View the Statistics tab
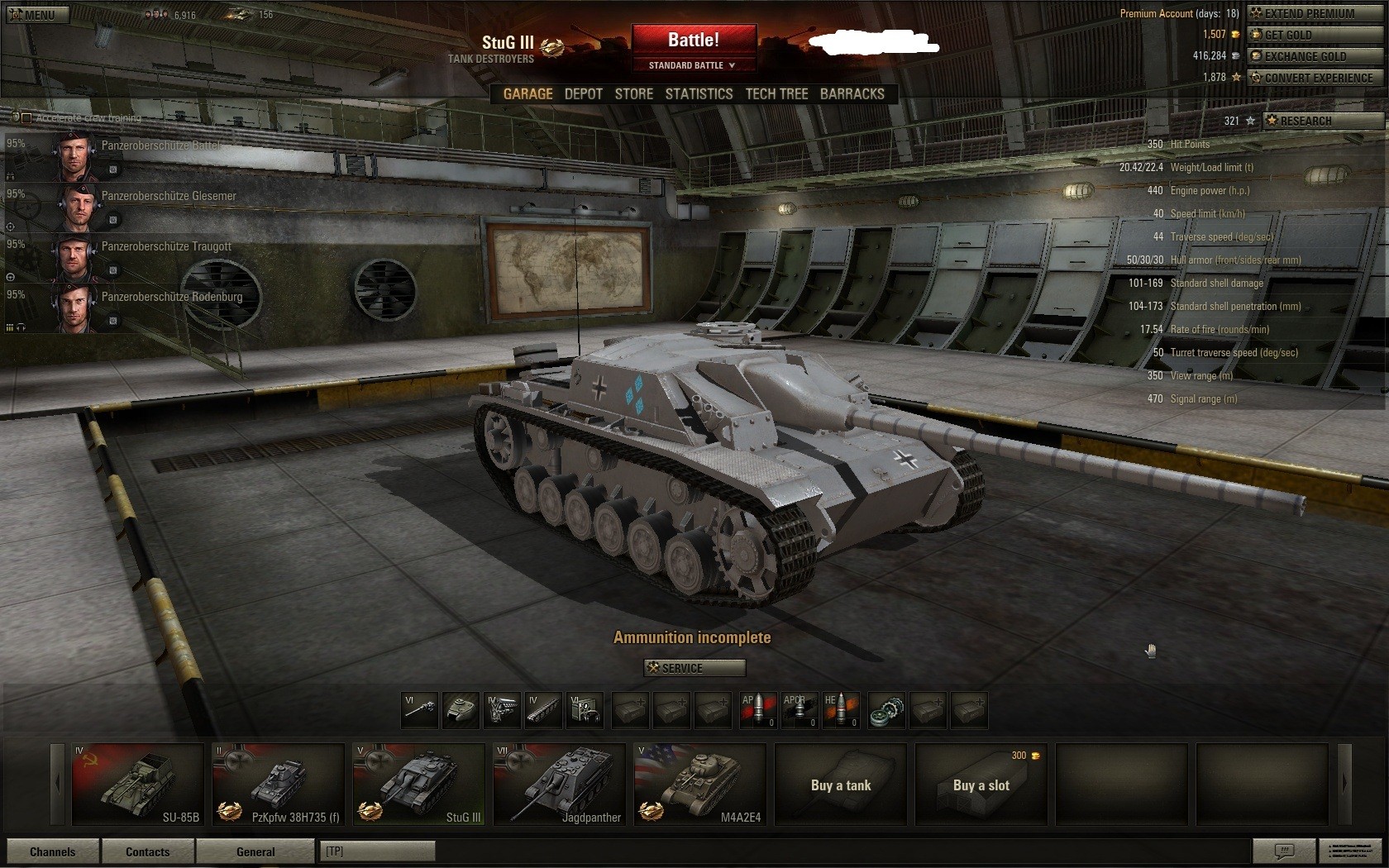This screenshot has width=1389, height=868. 699,94
